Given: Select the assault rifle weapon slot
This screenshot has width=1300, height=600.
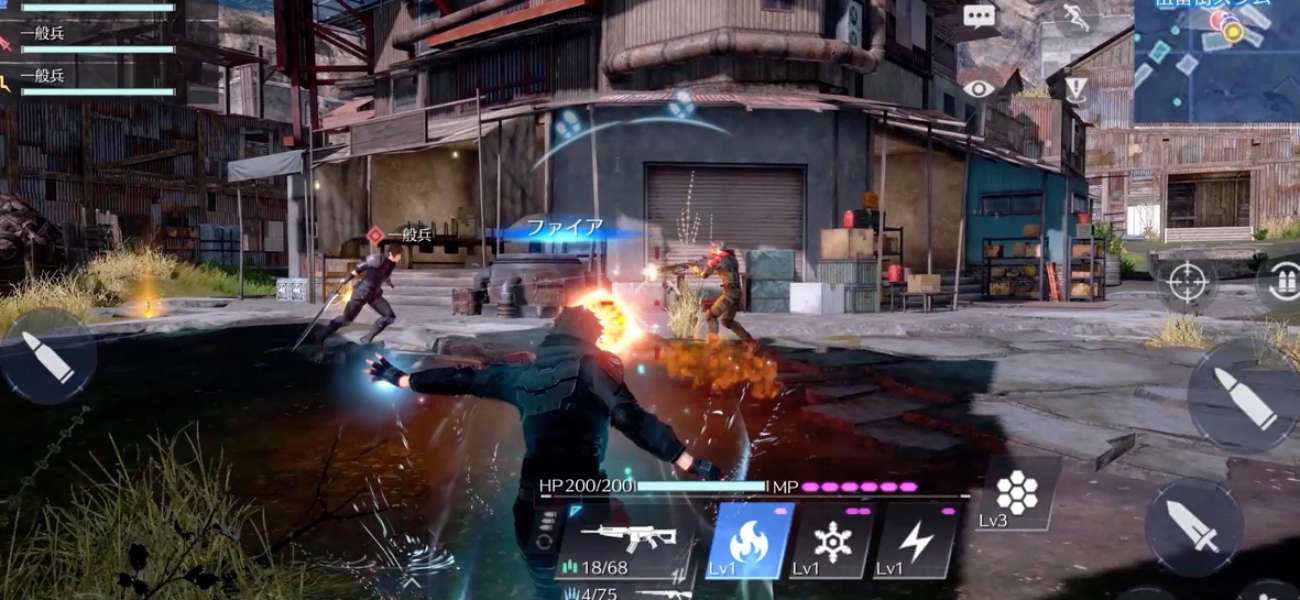Looking at the screenshot, I should [x=628, y=541].
